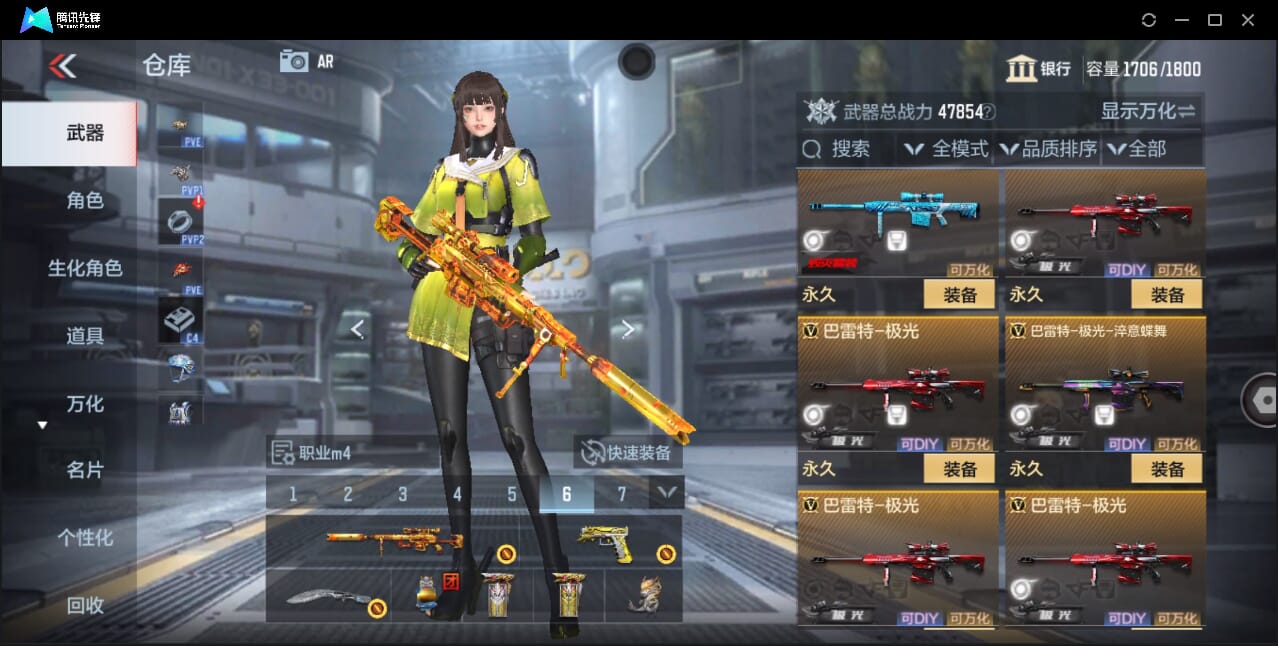
Task: Select the 道具 category
Action: tap(85, 336)
